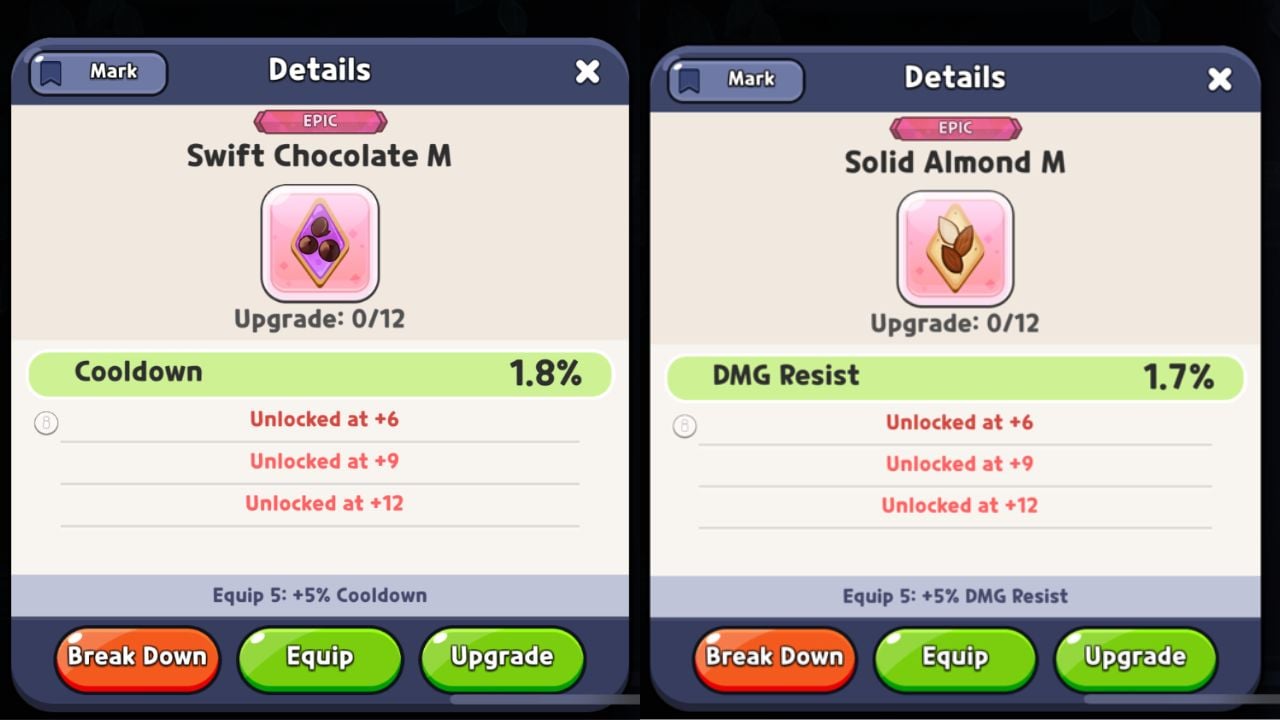The image size is (1280, 720).
Task: Equip the Solid Almond M item
Action: (x=955, y=658)
